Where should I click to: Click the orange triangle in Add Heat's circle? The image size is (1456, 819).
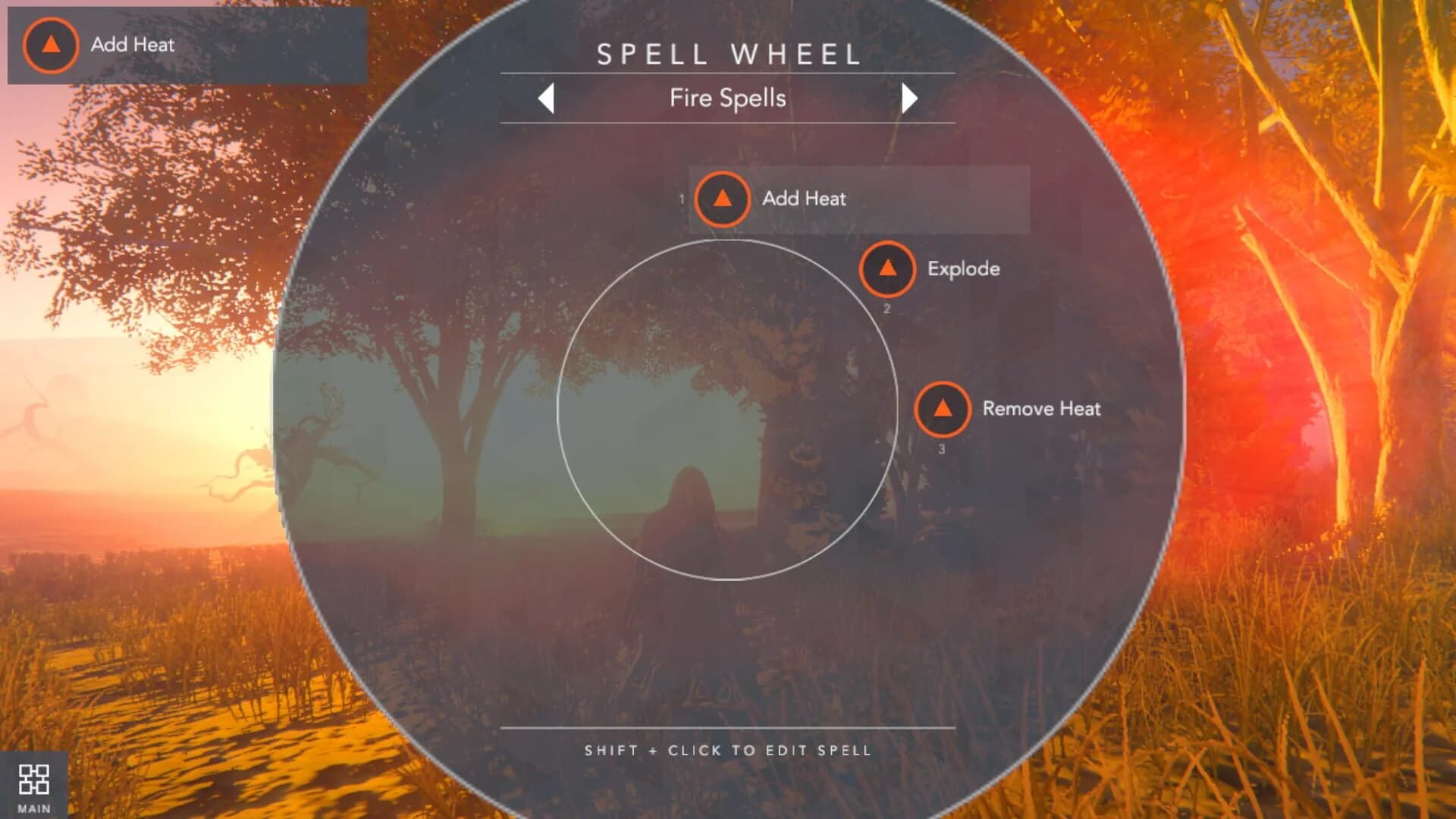(723, 199)
